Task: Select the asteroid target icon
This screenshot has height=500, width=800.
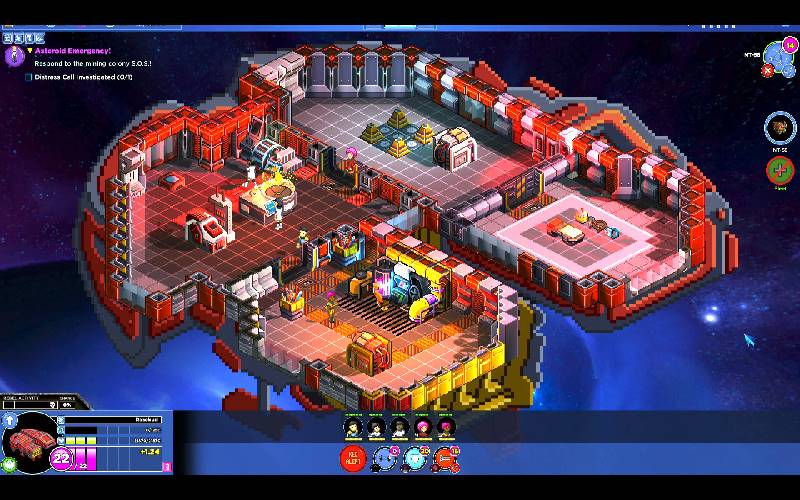Action: click(779, 127)
